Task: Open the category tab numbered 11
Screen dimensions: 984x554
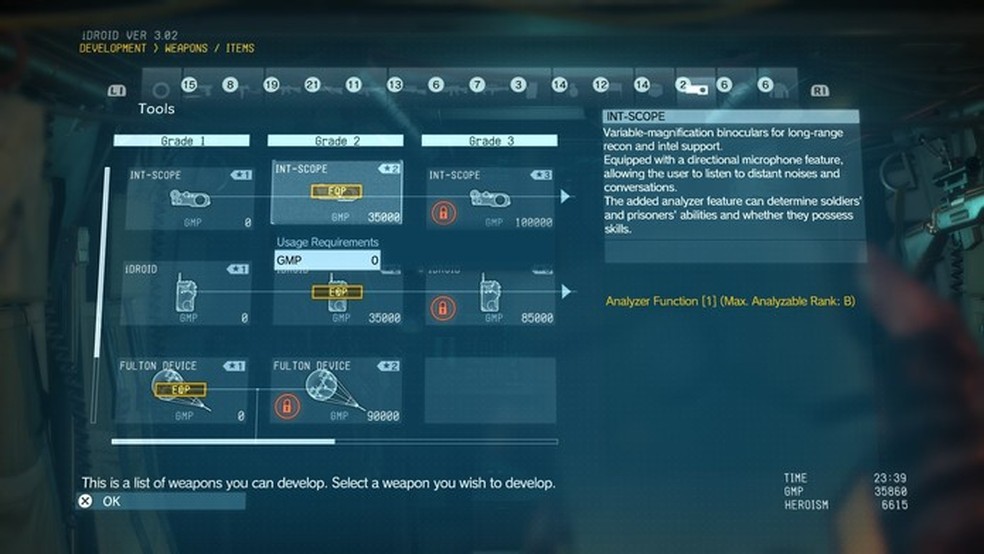Action: [x=353, y=86]
